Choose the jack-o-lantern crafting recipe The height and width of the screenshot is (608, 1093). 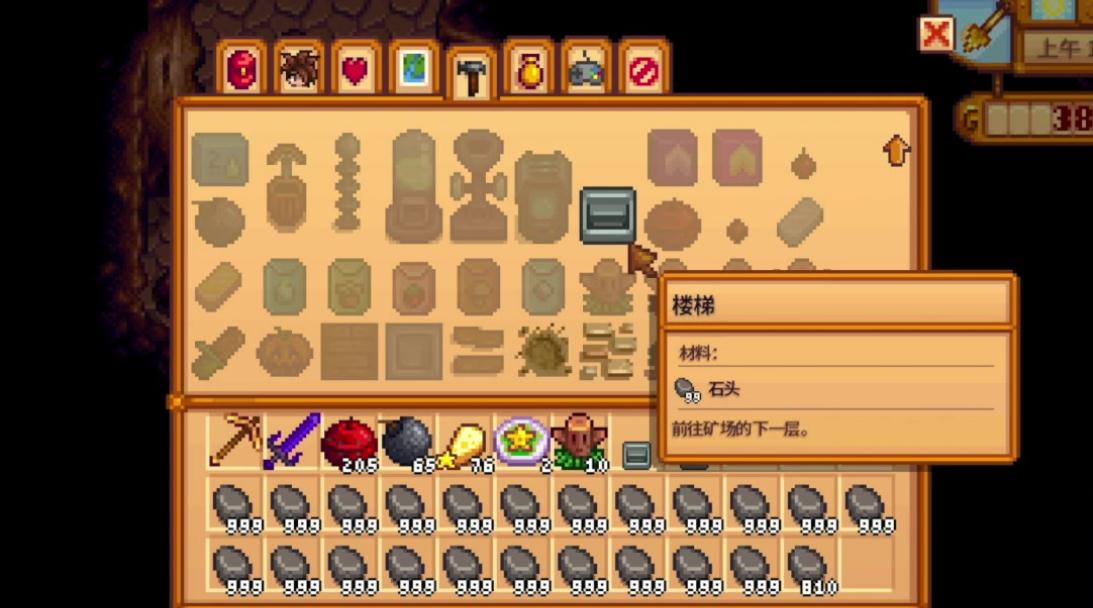284,352
